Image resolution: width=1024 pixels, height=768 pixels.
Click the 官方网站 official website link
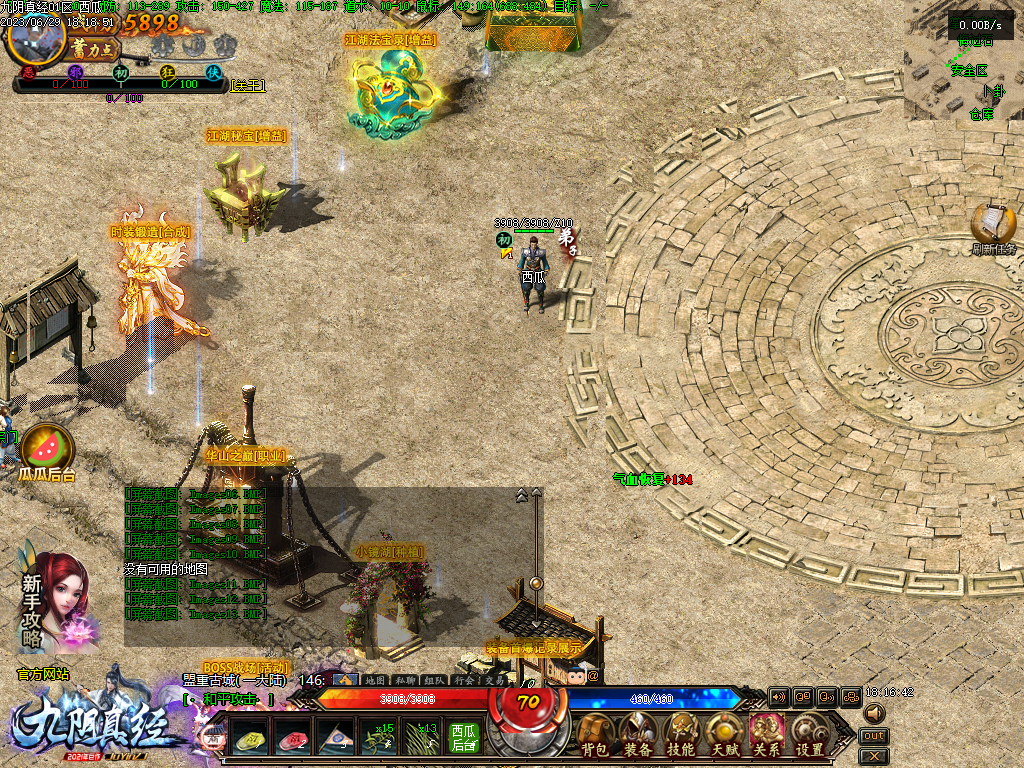(43, 674)
